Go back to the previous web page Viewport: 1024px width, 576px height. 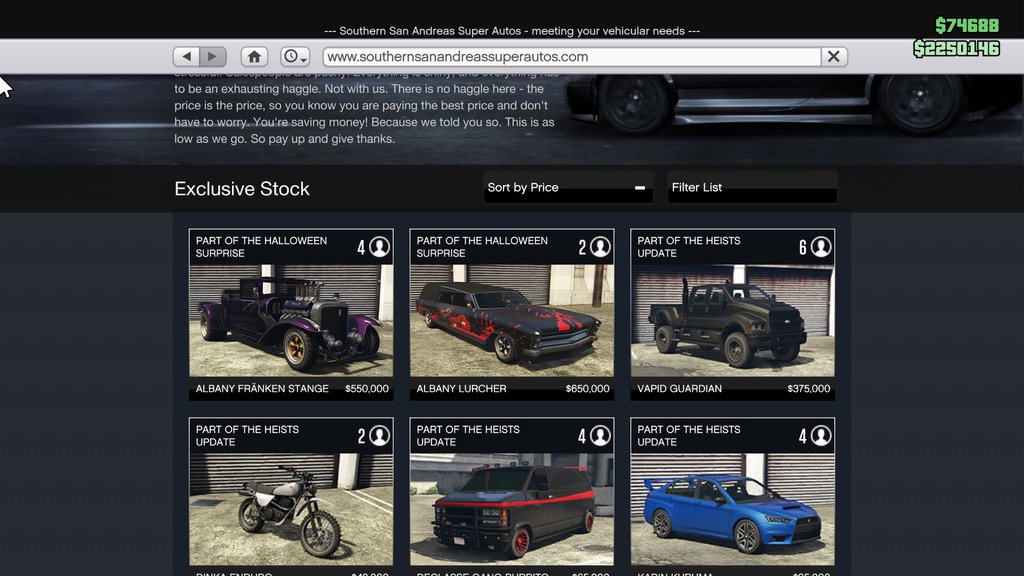coord(187,57)
